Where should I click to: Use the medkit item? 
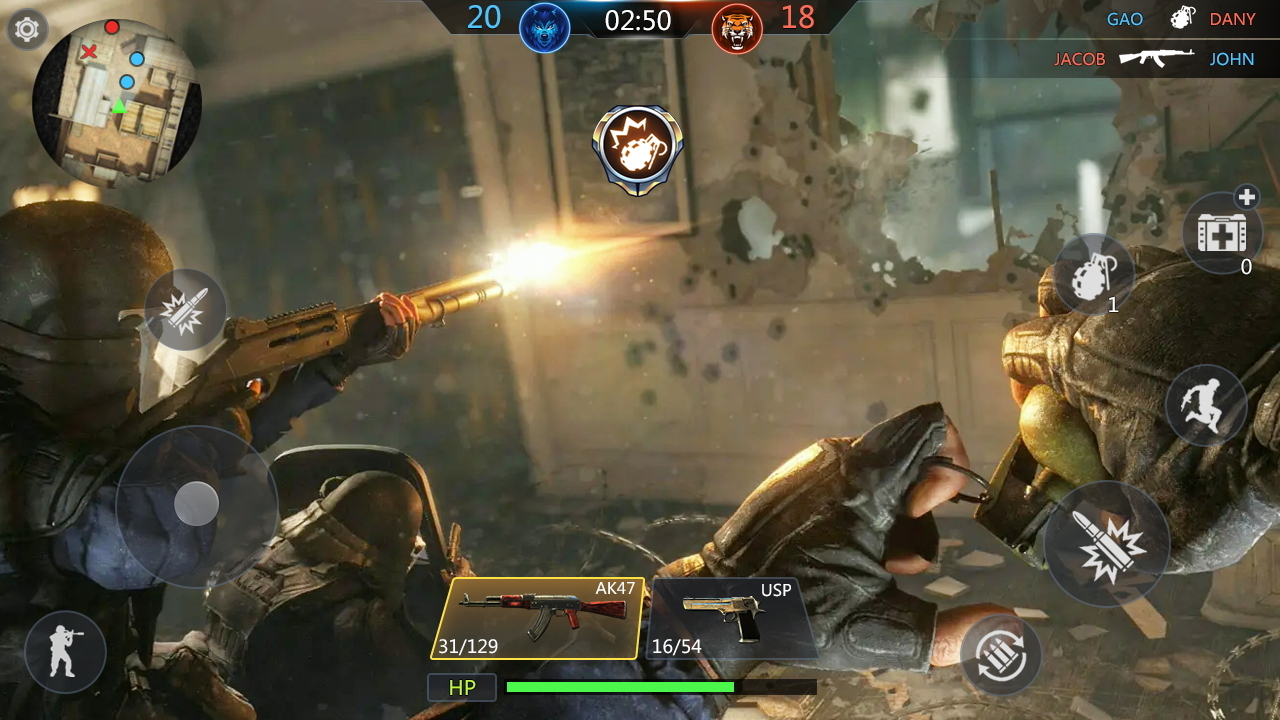(x=1222, y=233)
